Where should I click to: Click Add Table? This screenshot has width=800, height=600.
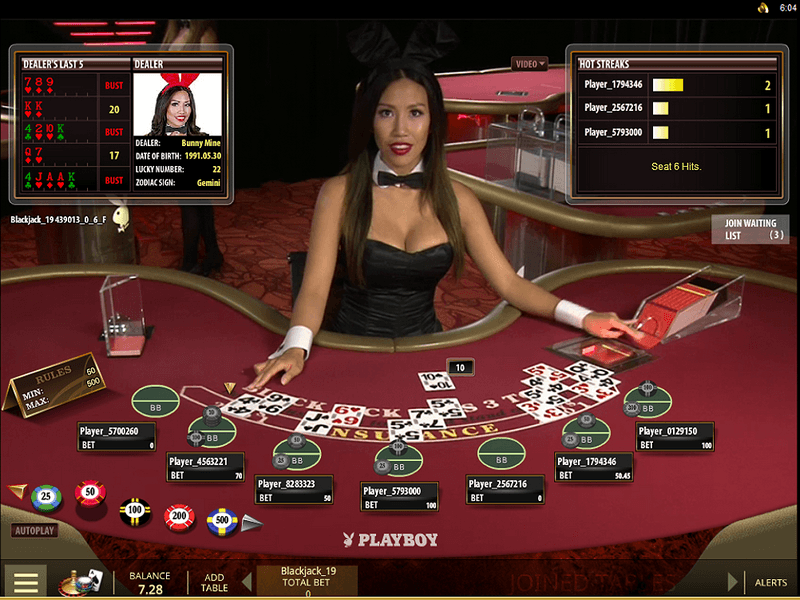coord(214,582)
